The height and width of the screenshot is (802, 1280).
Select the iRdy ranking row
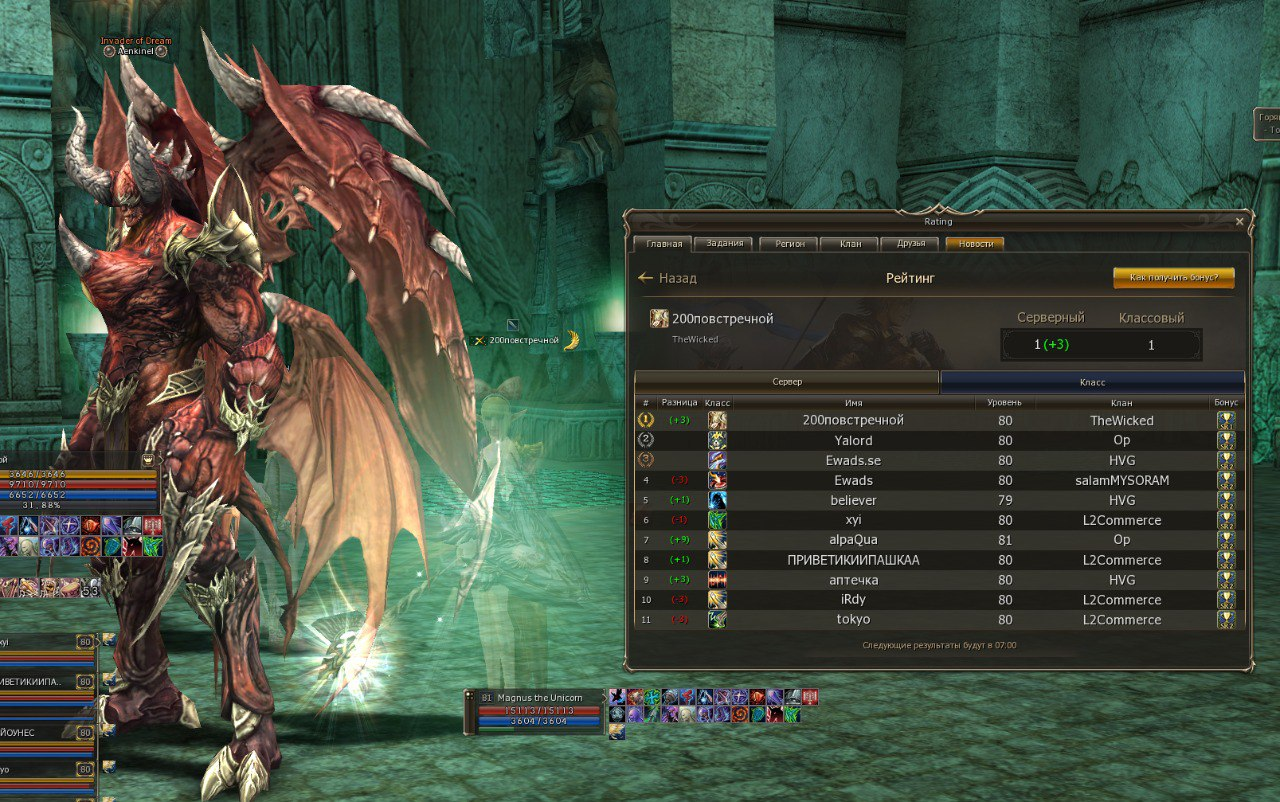(853, 600)
